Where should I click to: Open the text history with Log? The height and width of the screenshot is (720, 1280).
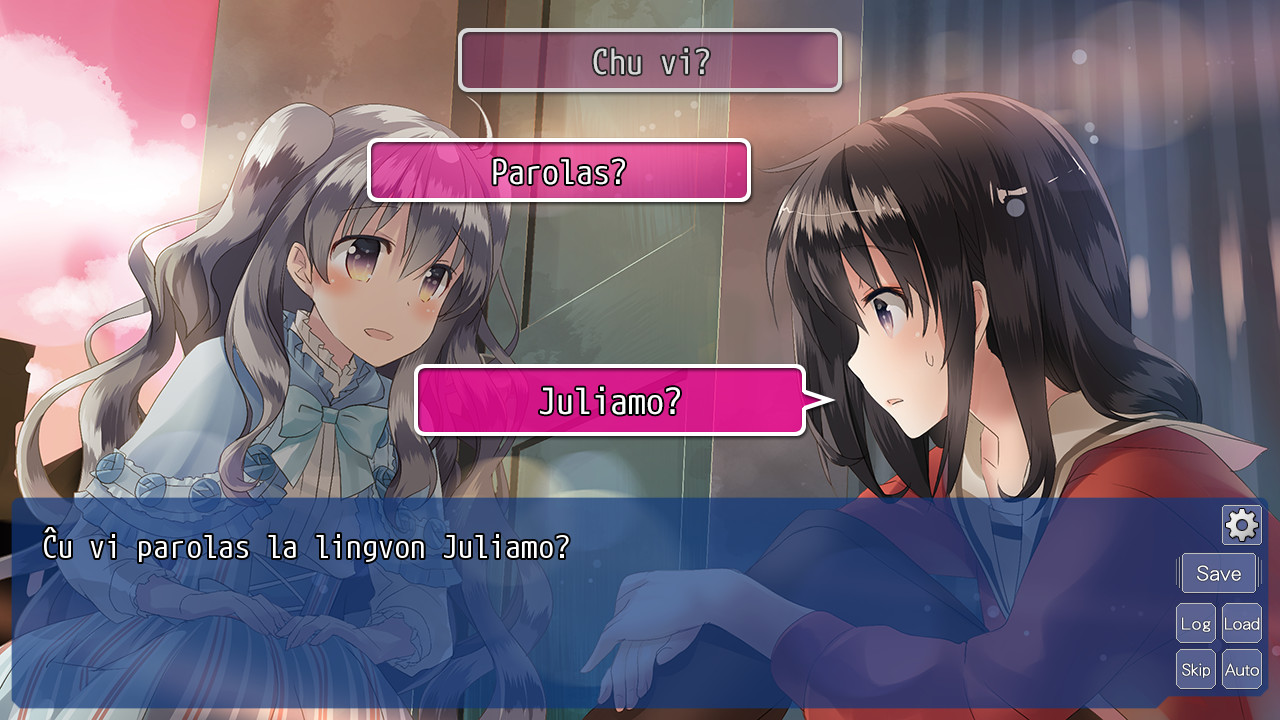tap(1196, 623)
